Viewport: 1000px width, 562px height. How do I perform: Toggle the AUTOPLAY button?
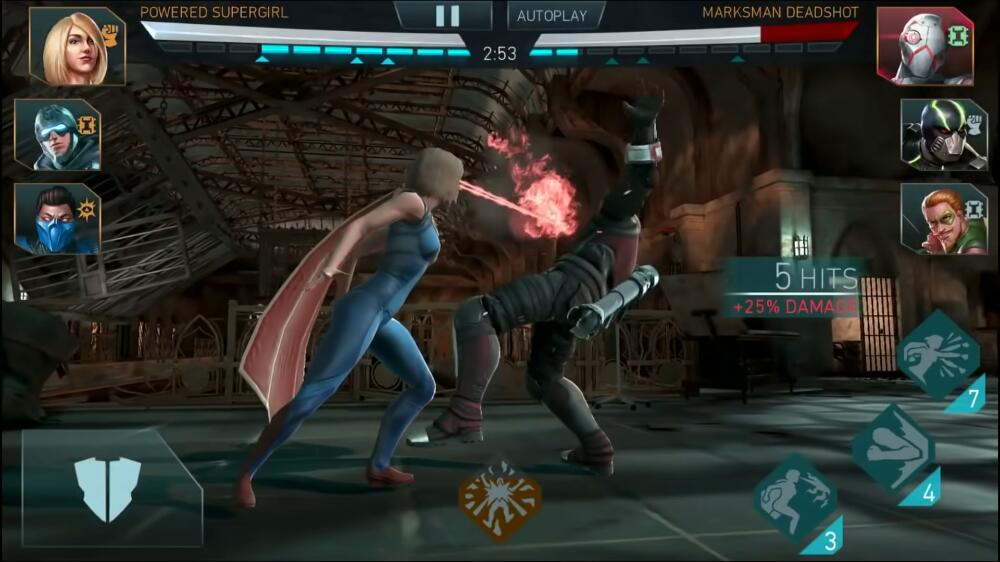(x=556, y=16)
